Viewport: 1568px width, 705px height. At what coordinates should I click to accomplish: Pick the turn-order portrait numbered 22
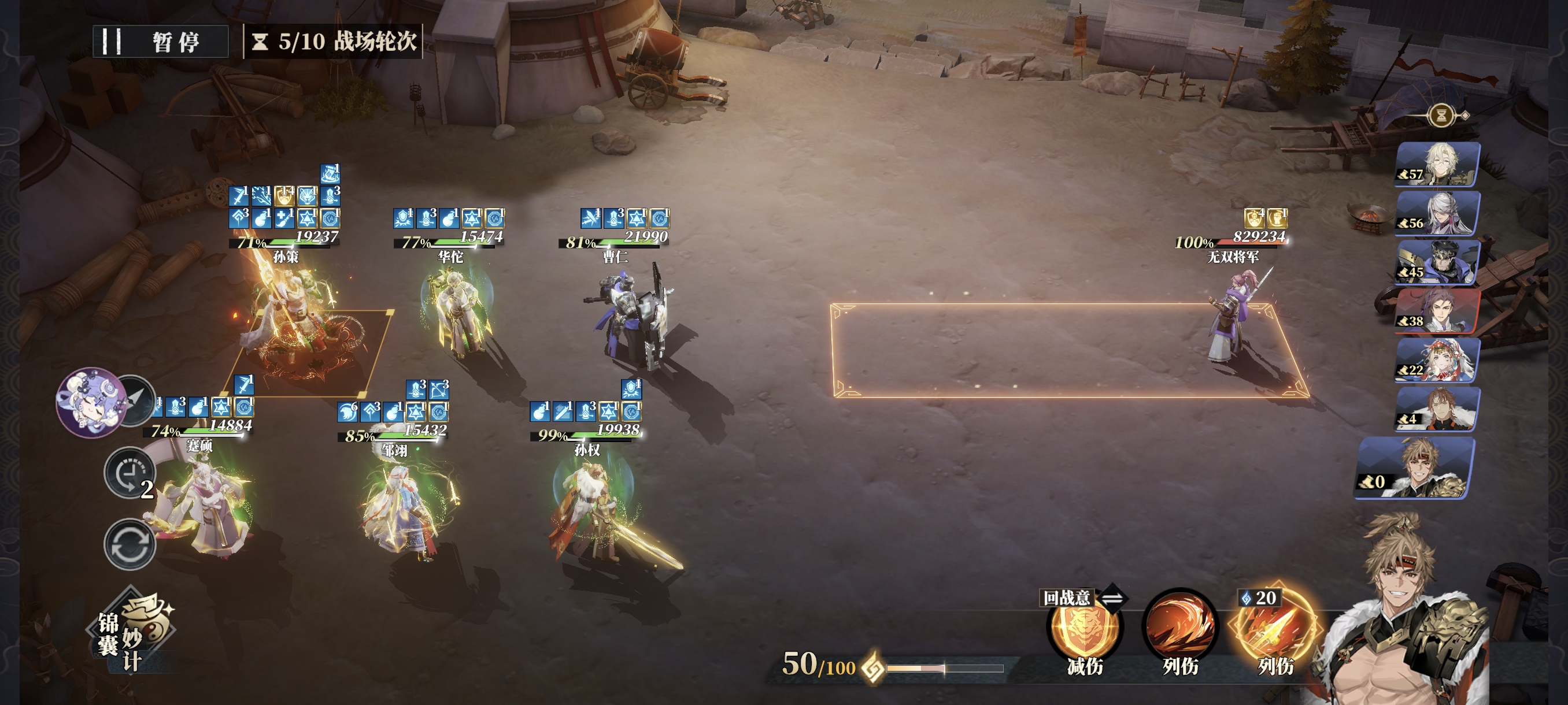point(1437,360)
